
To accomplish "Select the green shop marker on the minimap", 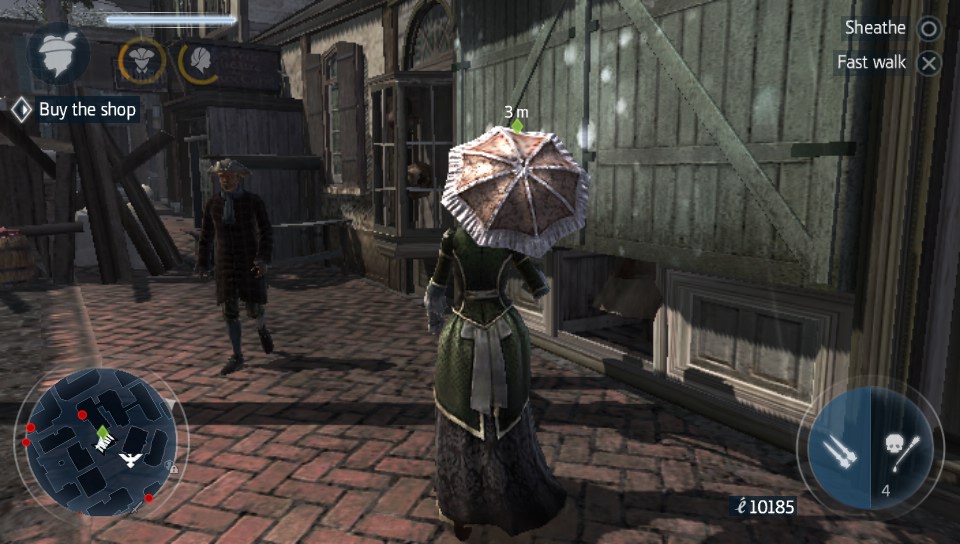I will [x=103, y=431].
